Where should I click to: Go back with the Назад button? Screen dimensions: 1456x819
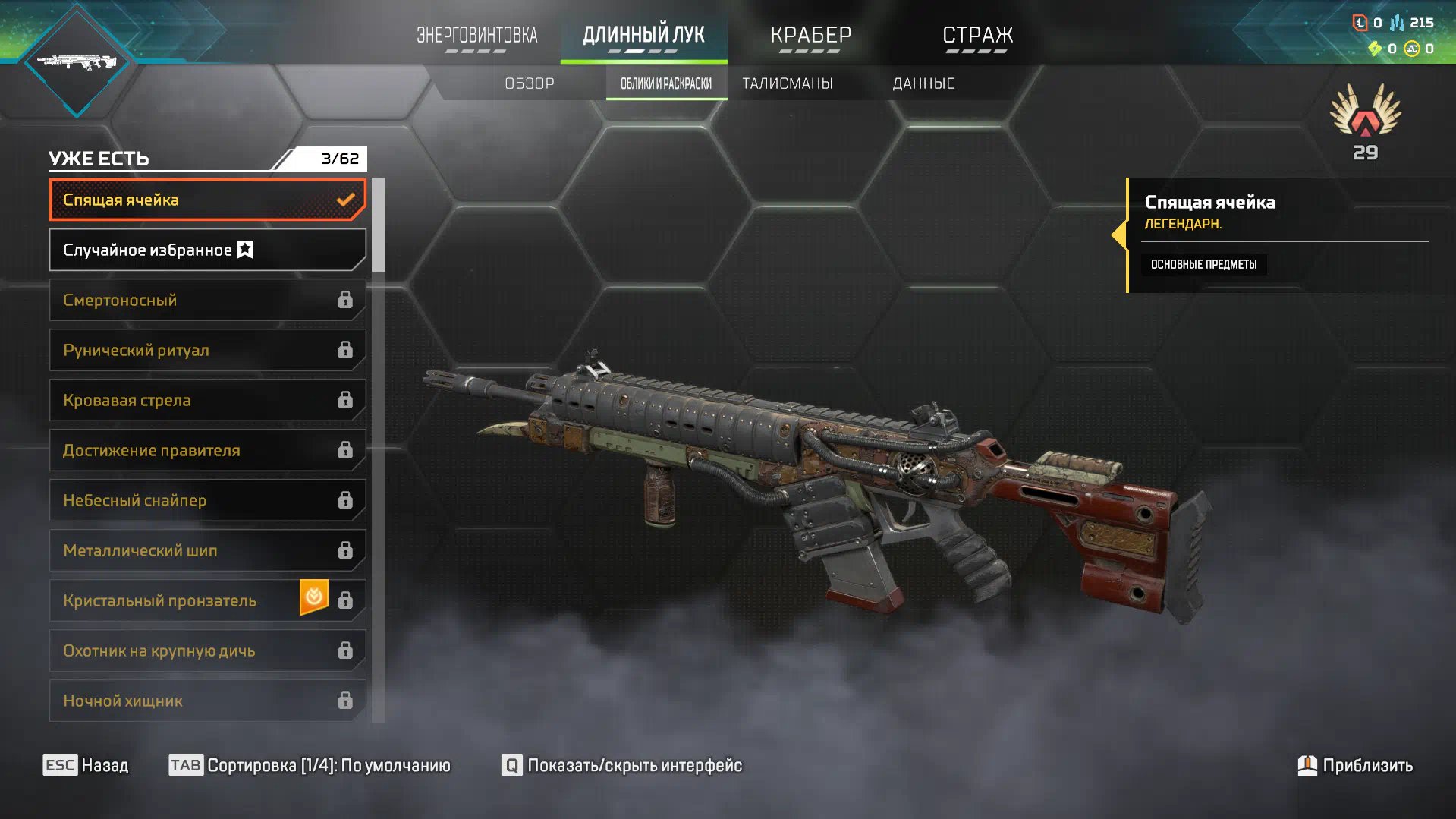point(86,765)
